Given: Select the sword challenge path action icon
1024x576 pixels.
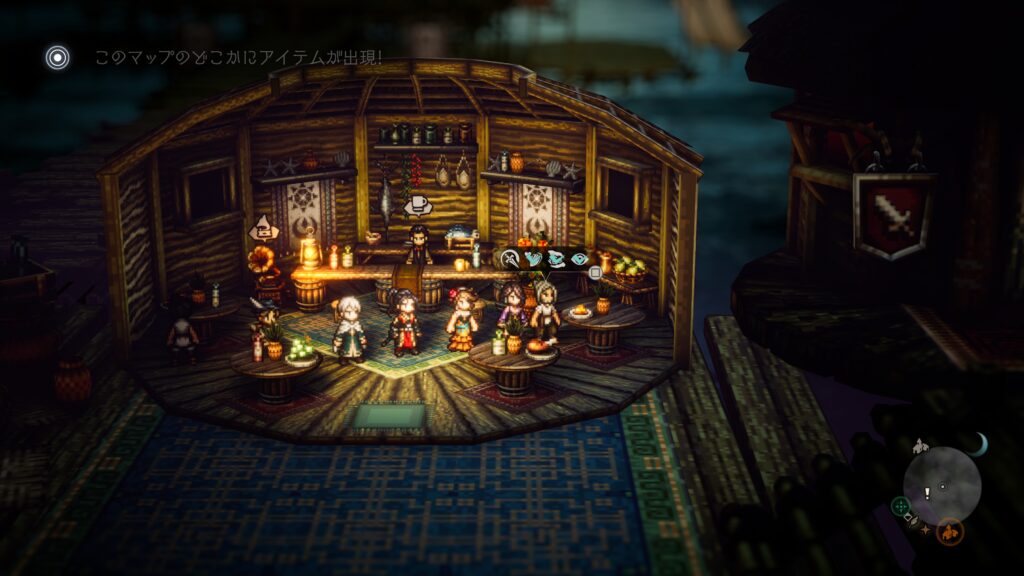Looking at the screenshot, I should (510, 258).
